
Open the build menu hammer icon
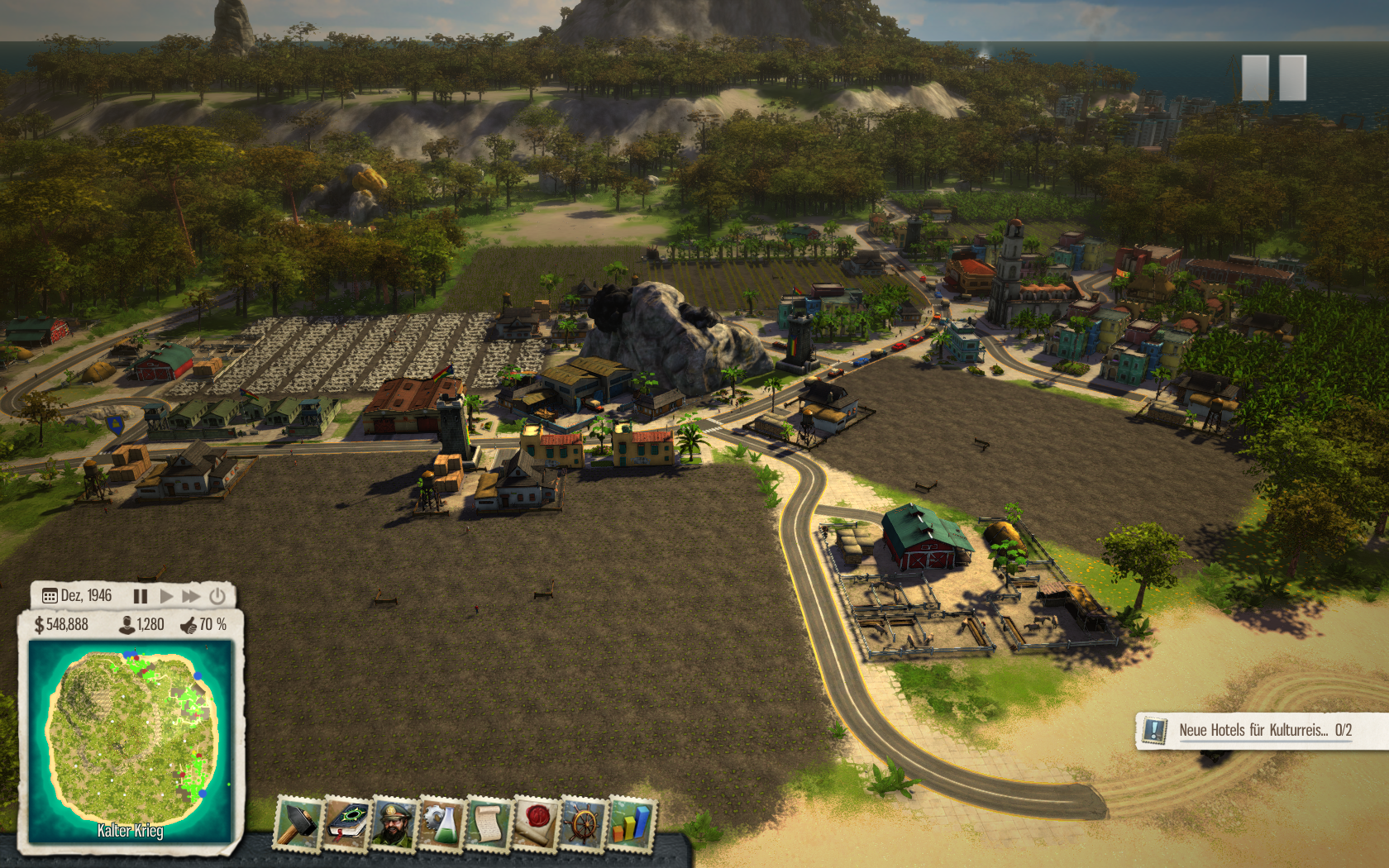(298, 823)
